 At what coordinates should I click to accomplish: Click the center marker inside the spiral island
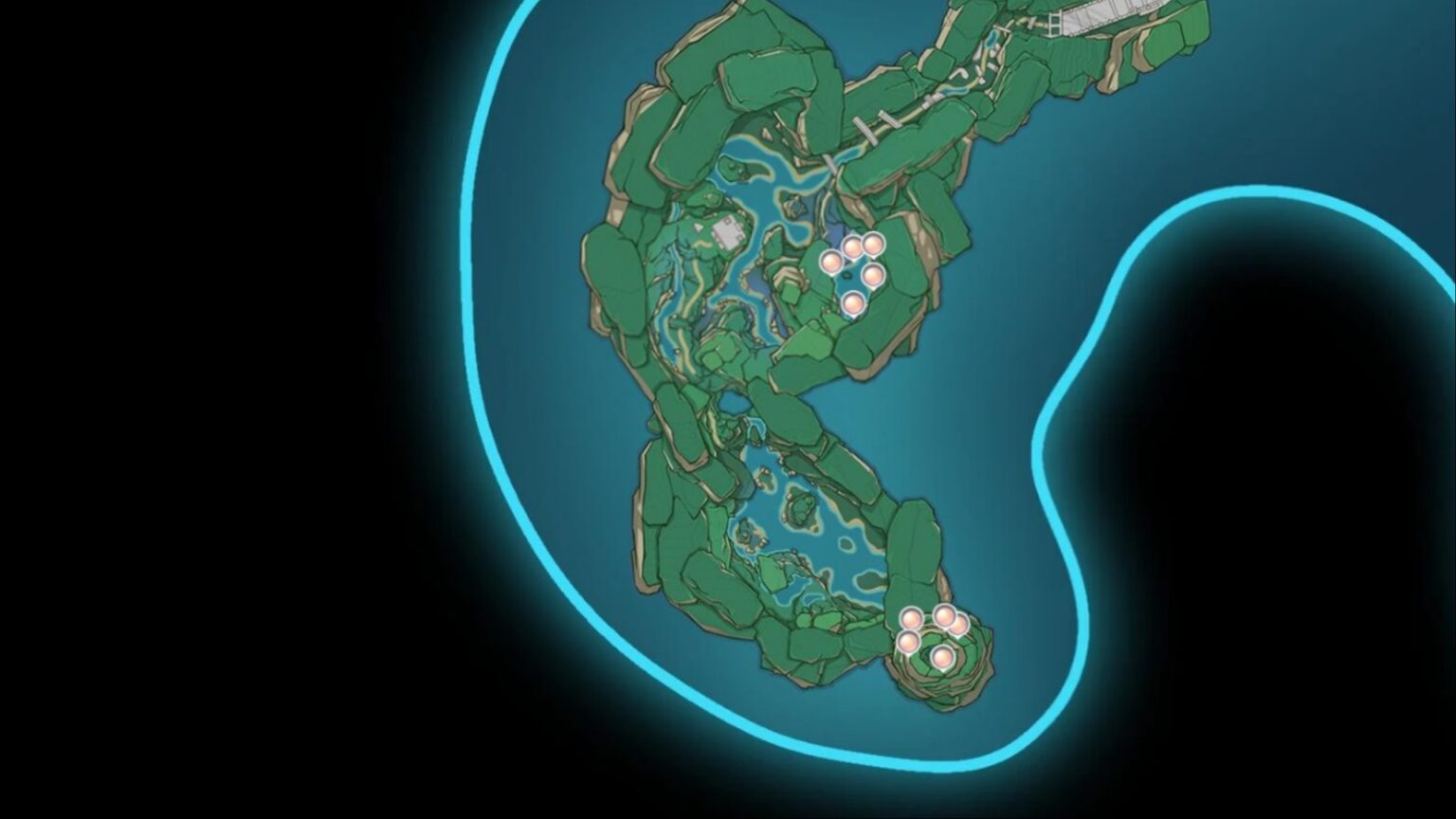[x=943, y=658]
